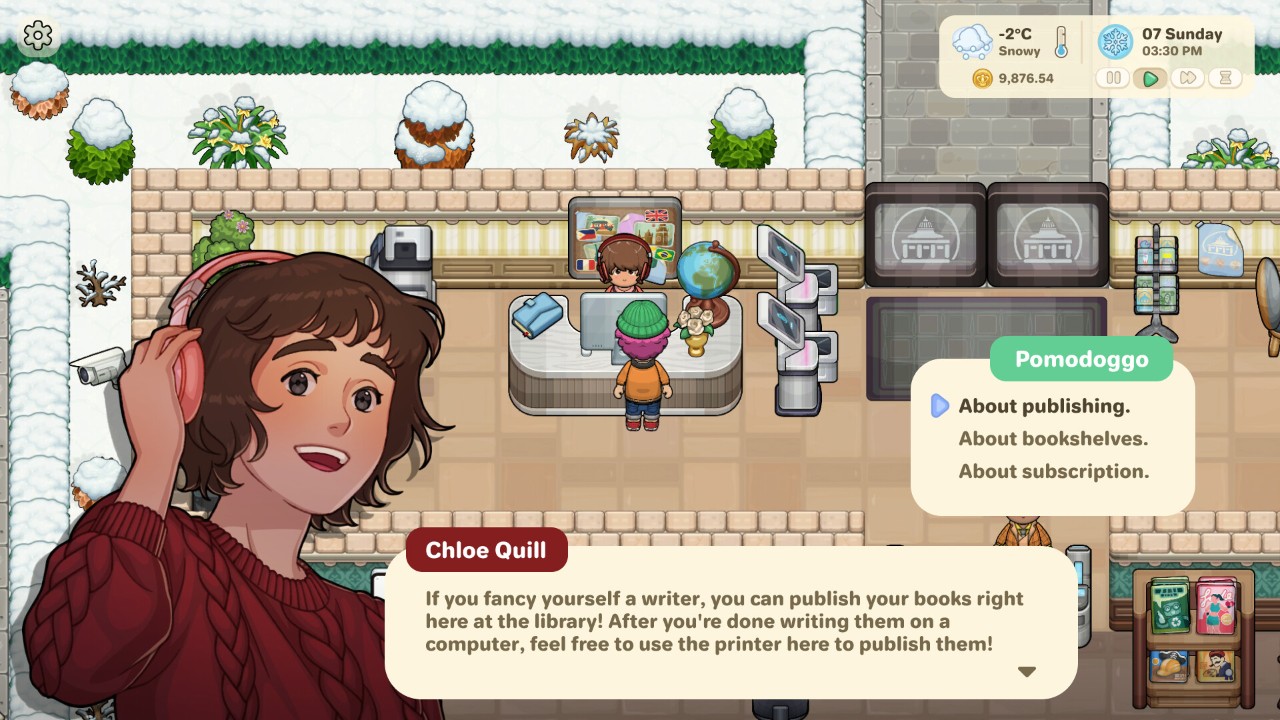Ask Chloe 'About subscription.'

click(1053, 471)
